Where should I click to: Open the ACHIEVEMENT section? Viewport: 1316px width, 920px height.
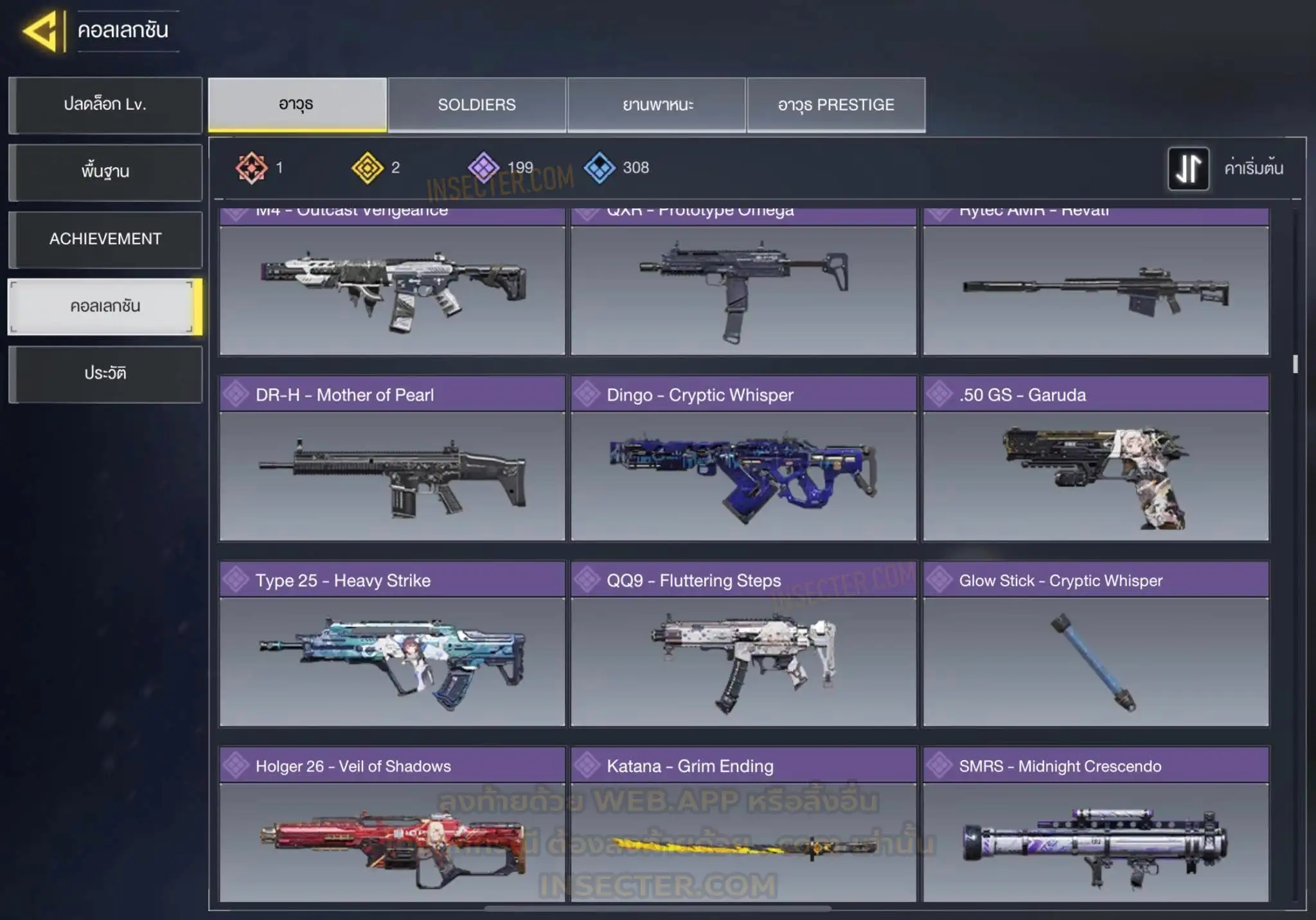tap(105, 239)
